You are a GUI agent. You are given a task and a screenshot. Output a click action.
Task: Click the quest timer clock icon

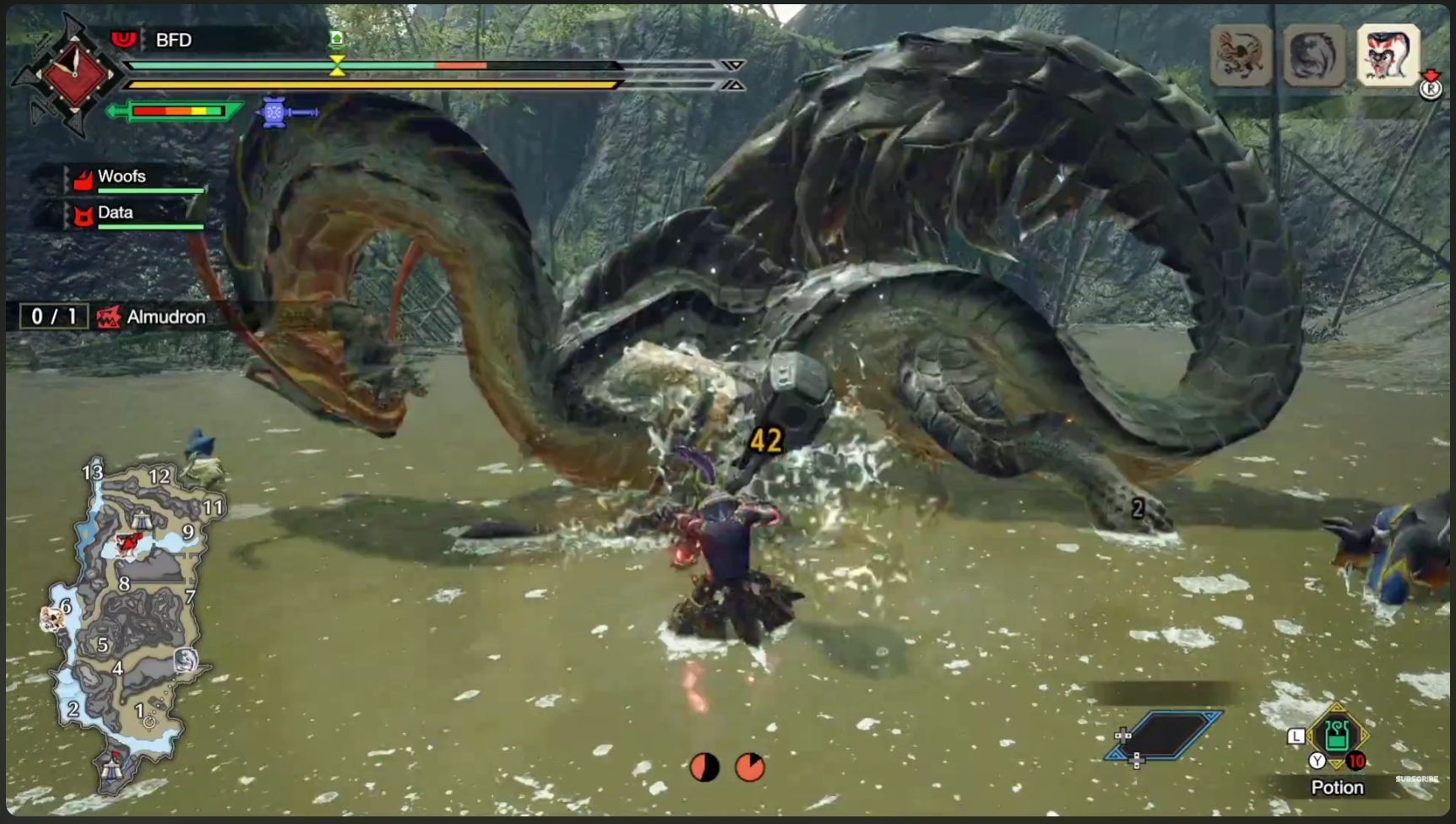click(x=73, y=74)
